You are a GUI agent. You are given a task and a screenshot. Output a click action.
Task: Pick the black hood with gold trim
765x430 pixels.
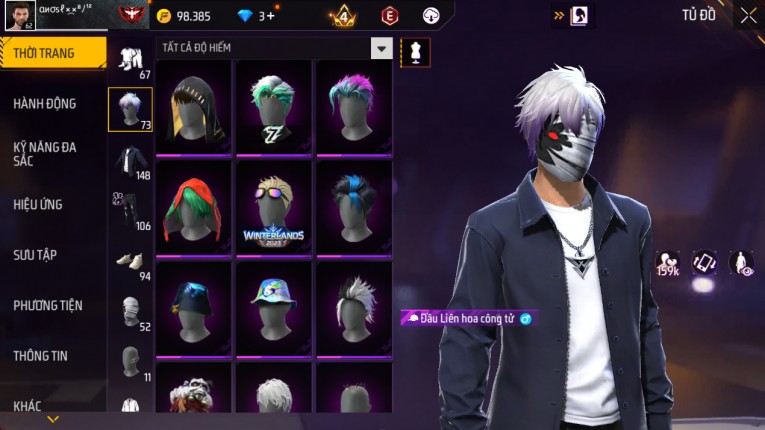(193, 106)
